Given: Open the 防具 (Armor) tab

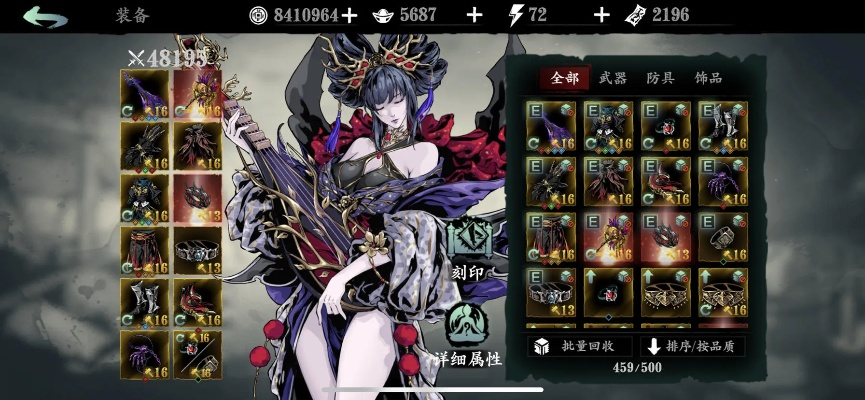Looking at the screenshot, I should tap(660, 78).
